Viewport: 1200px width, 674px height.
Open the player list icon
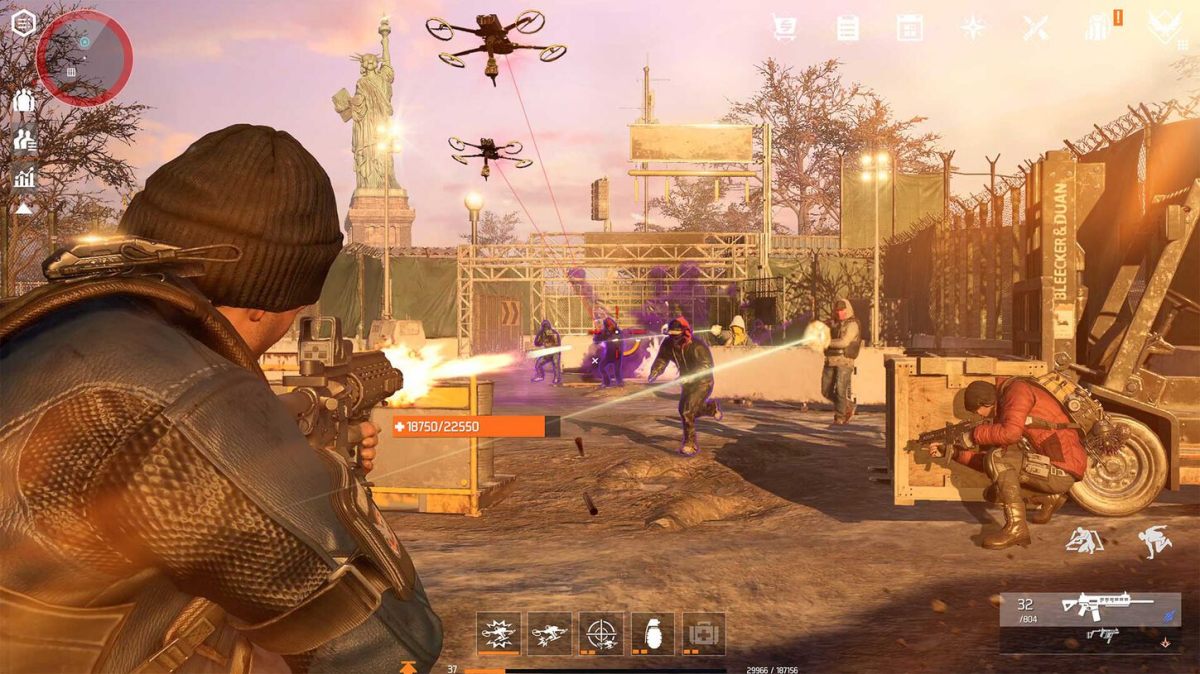point(24,140)
